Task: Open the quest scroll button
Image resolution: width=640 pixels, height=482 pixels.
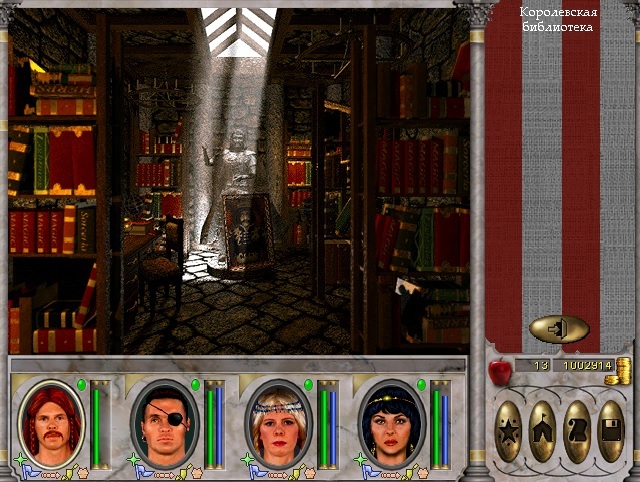Action: [577, 431]
